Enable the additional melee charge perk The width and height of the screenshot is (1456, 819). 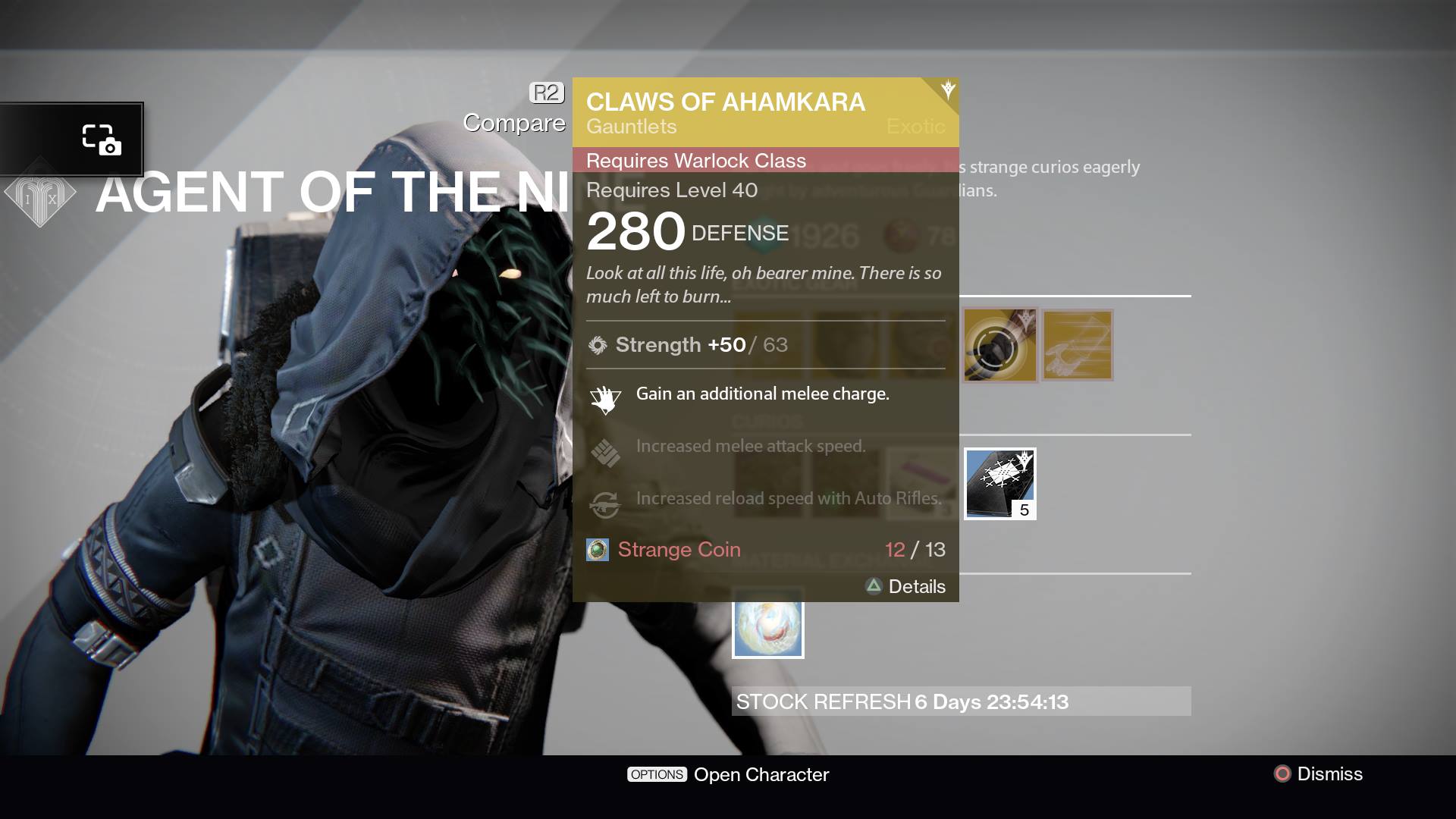point(761,394)
